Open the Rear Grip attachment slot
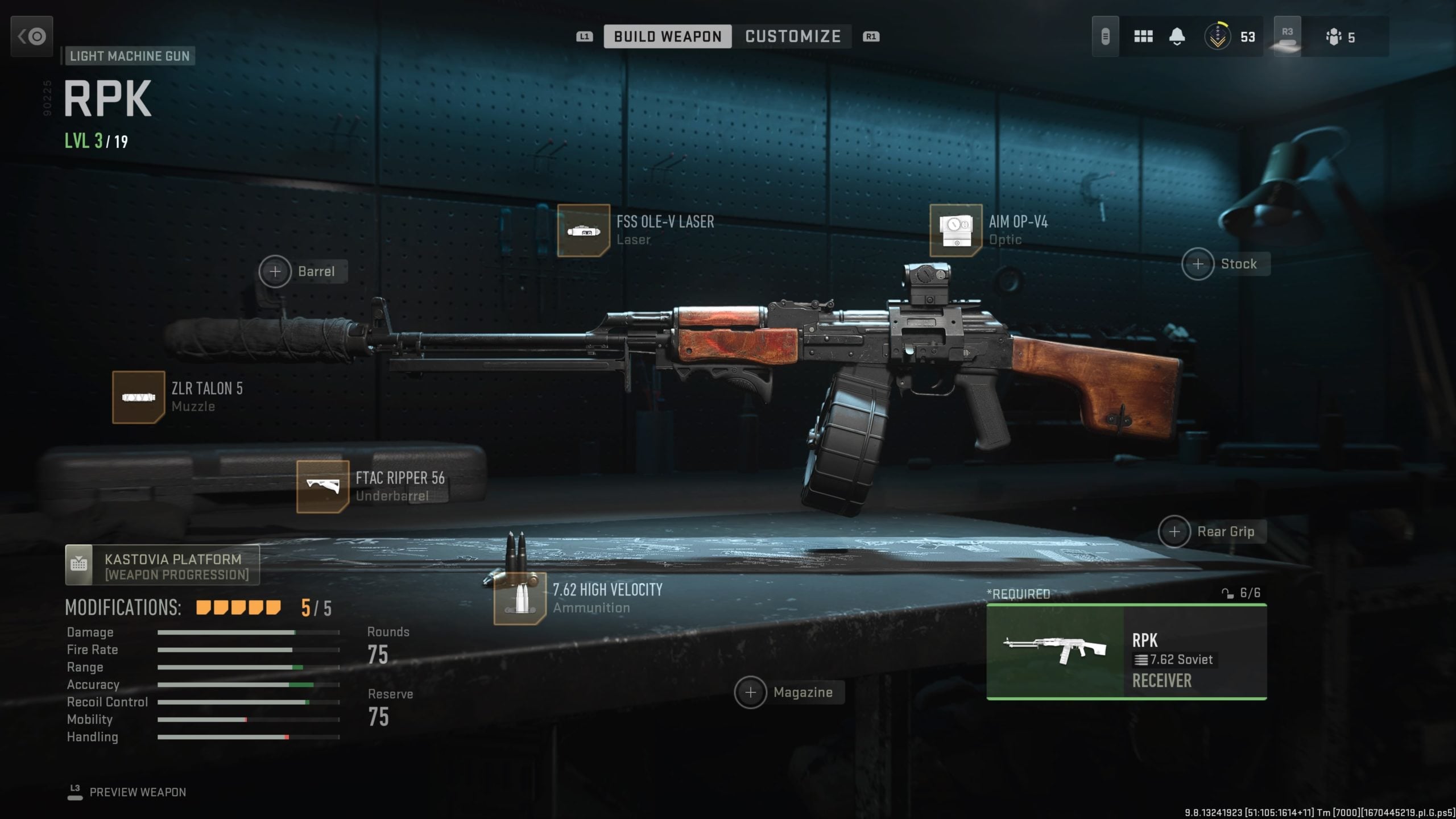The height and width of the screenshot is (819, 1456). point(1174,532)
